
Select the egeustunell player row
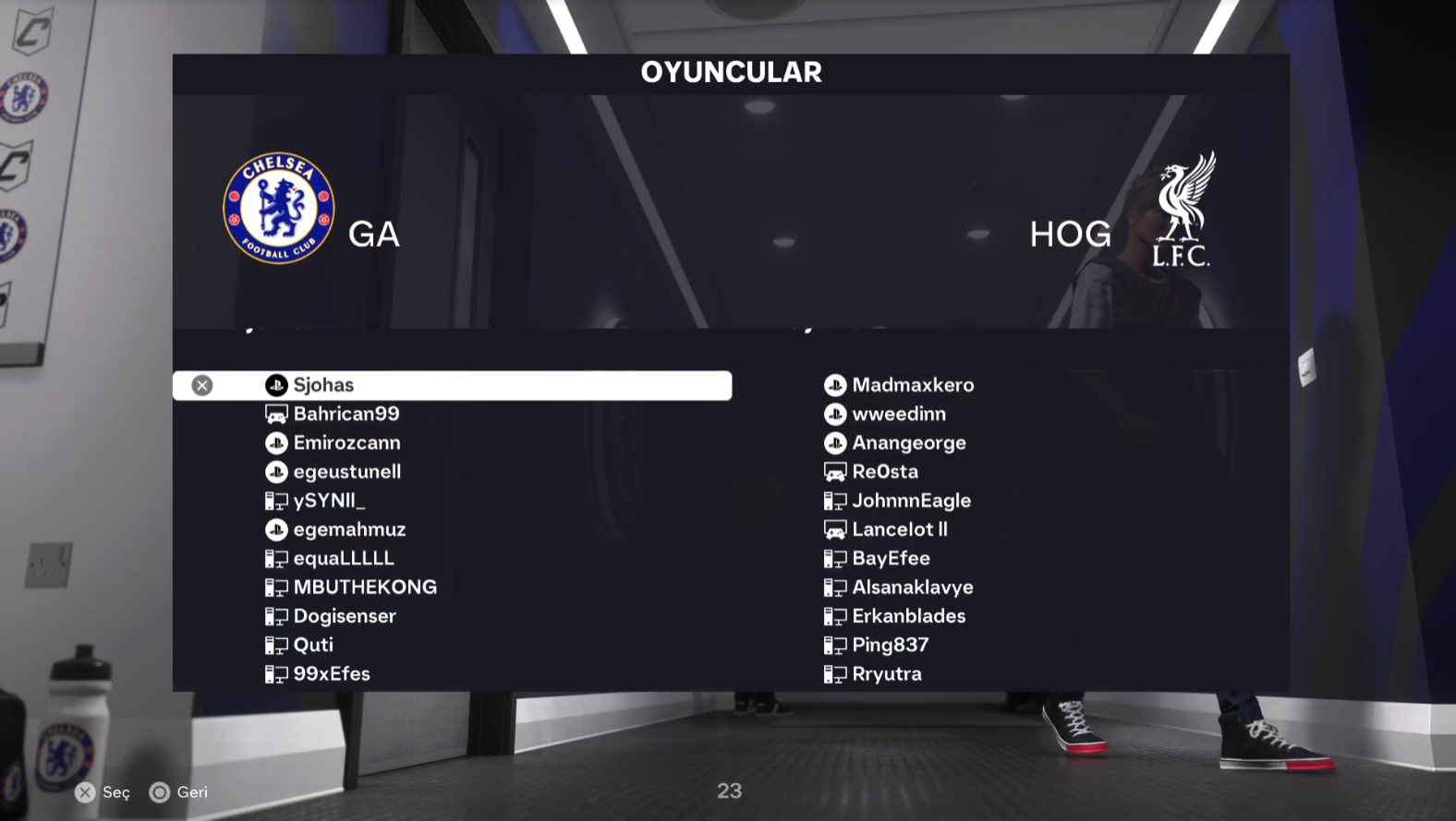click(x=346, y=472)
